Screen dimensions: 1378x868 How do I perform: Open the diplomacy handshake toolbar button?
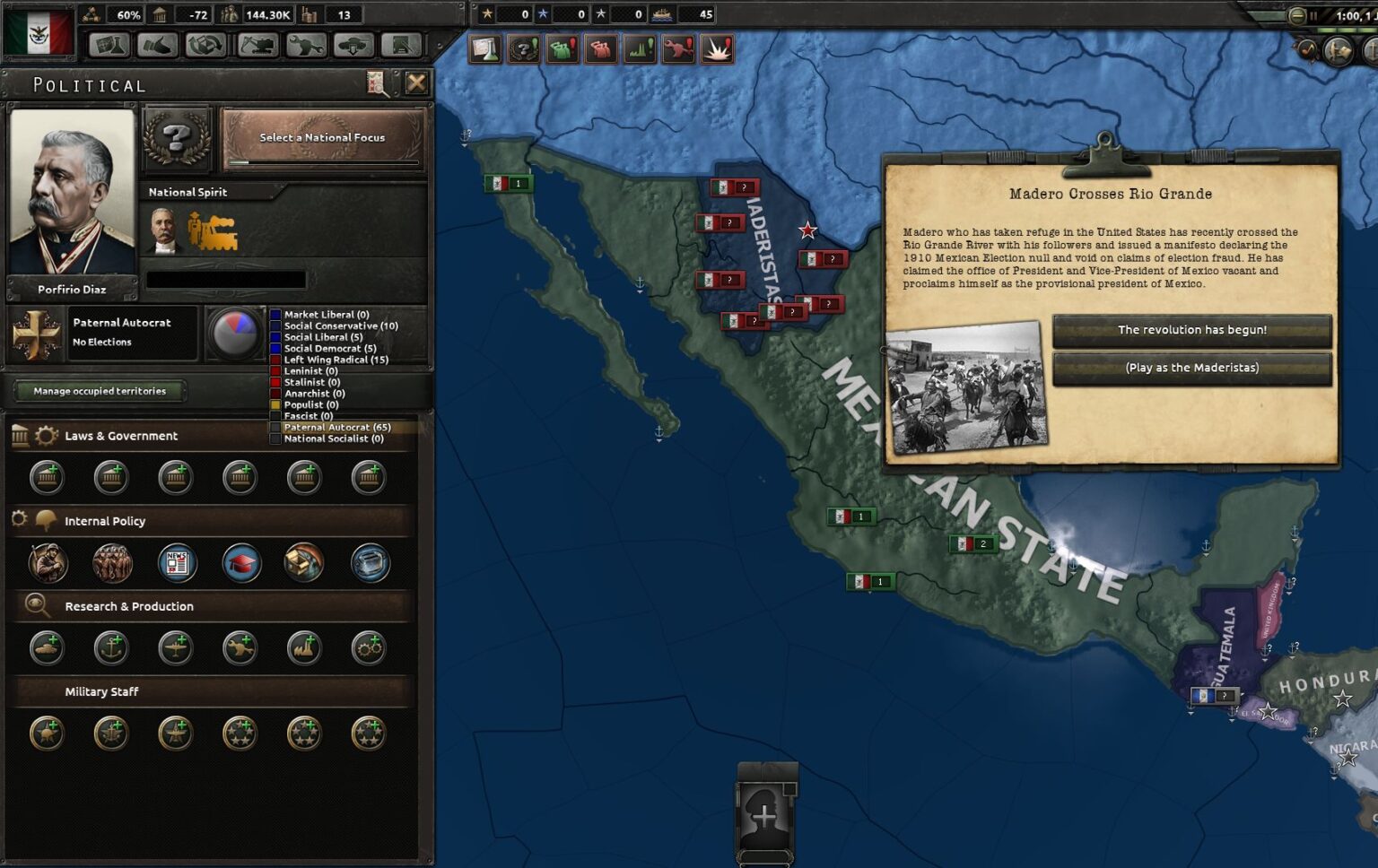tap(158, 44)
